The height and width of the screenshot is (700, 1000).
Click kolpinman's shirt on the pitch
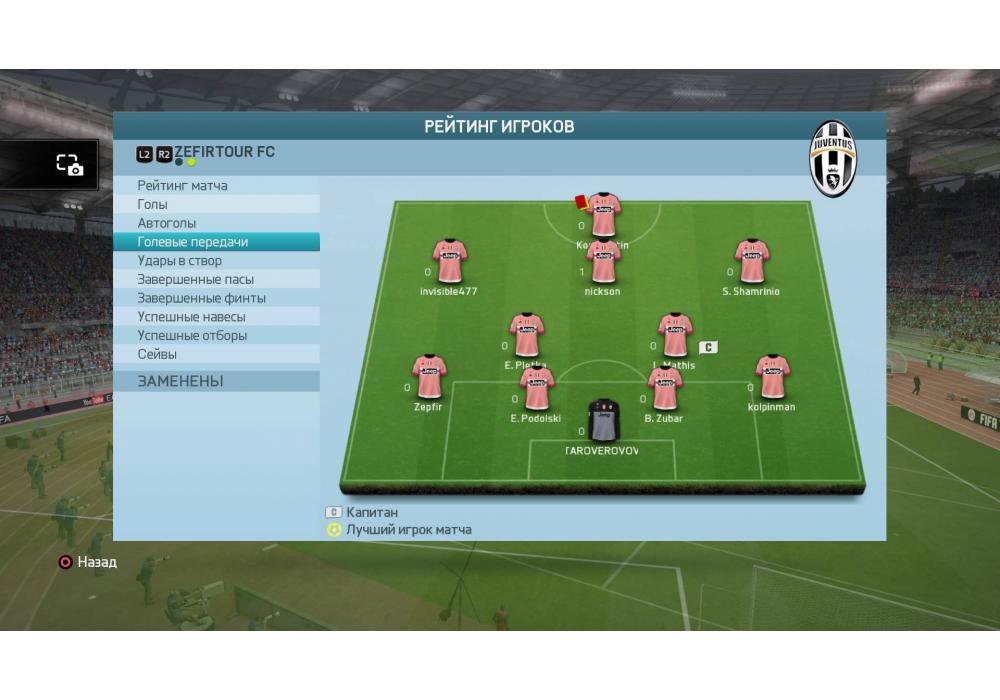coord(772,377)
